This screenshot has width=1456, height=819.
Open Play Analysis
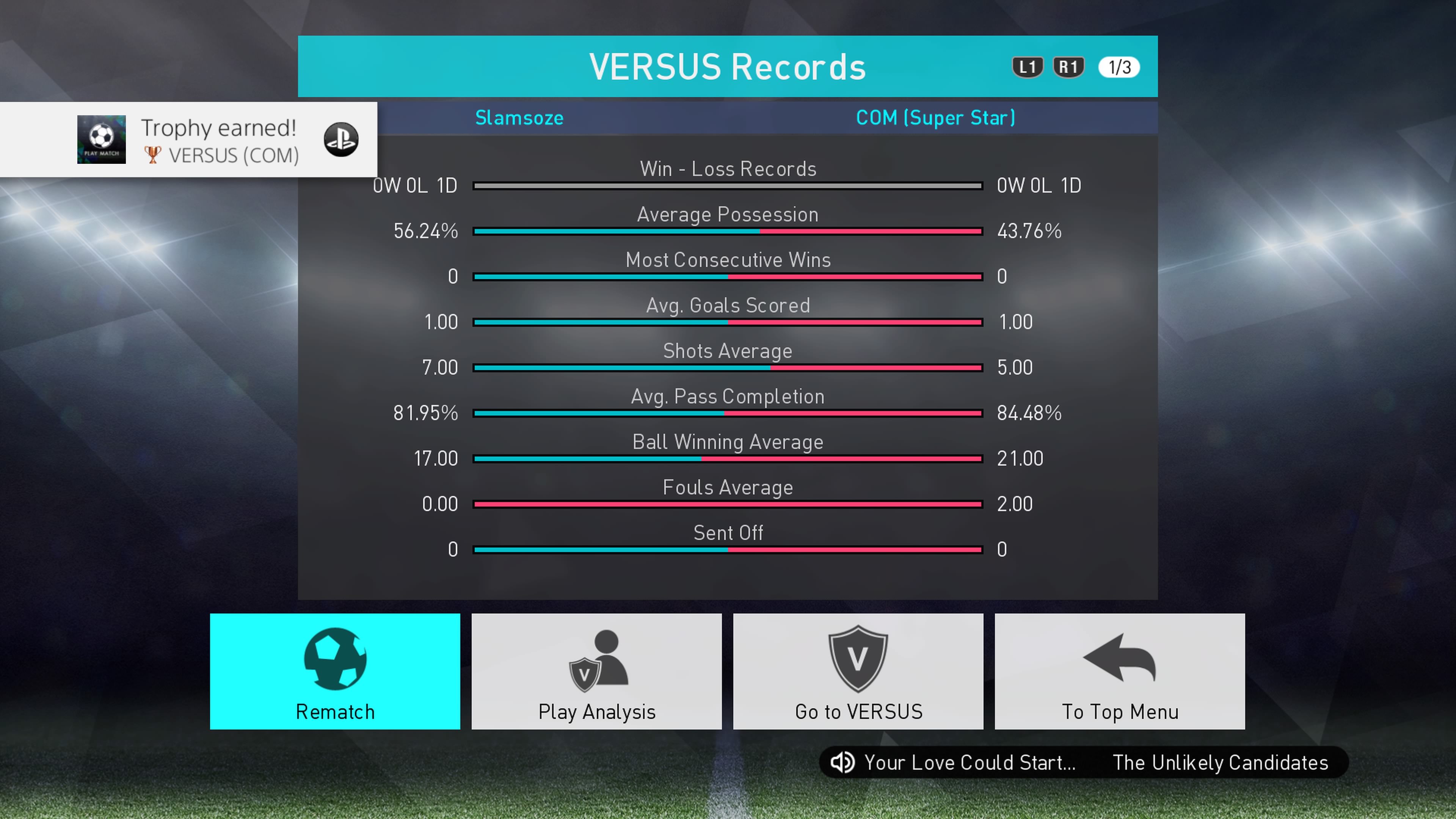pyautogui.click(x=596, y=671)
